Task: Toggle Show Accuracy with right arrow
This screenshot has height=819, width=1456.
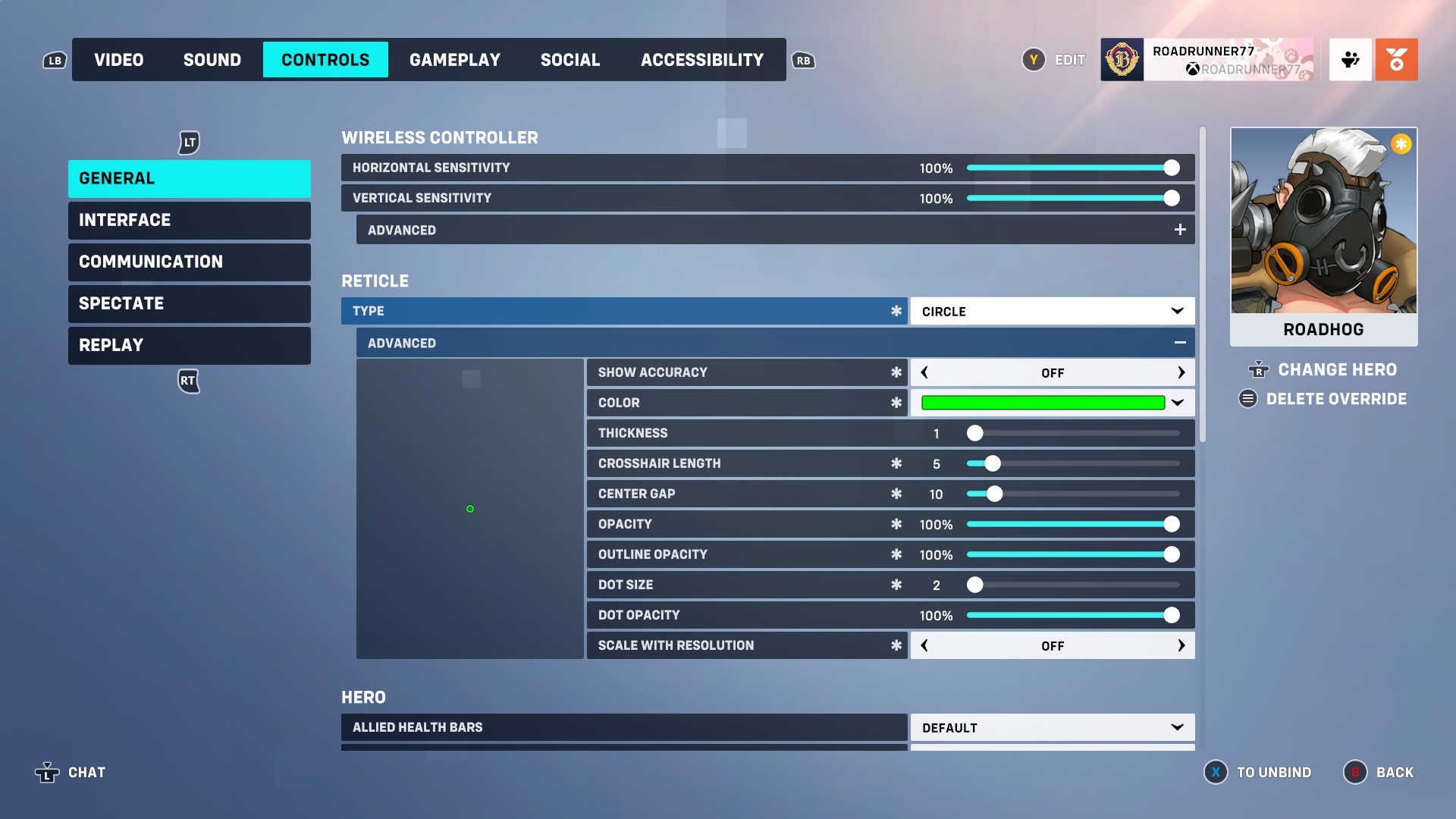Action: pyautogui.click(x=1181, y=372)
